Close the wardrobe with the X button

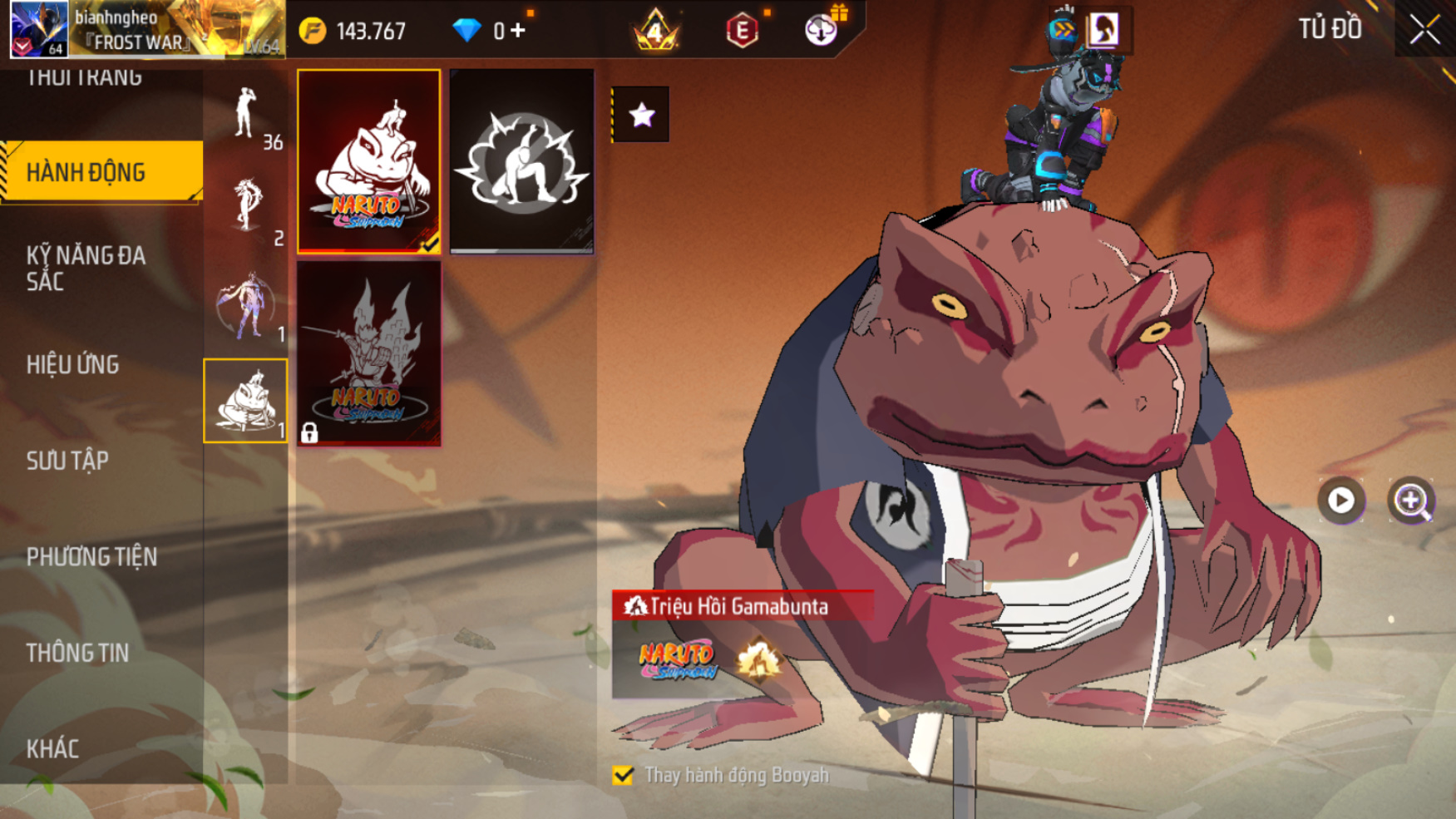tap(1424, 30)
